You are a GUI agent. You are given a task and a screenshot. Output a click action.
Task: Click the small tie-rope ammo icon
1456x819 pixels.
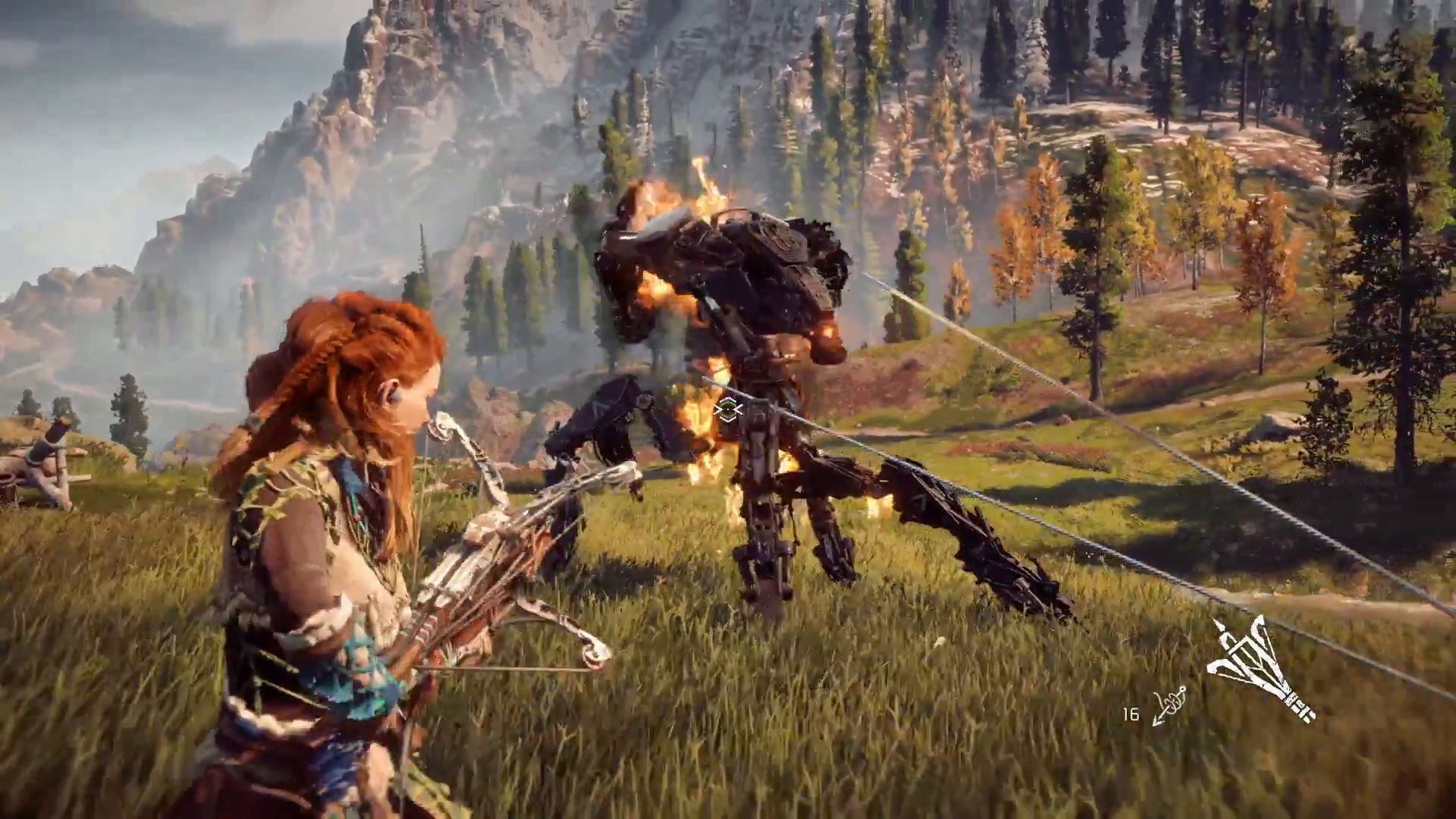[x=1169, y=706]
